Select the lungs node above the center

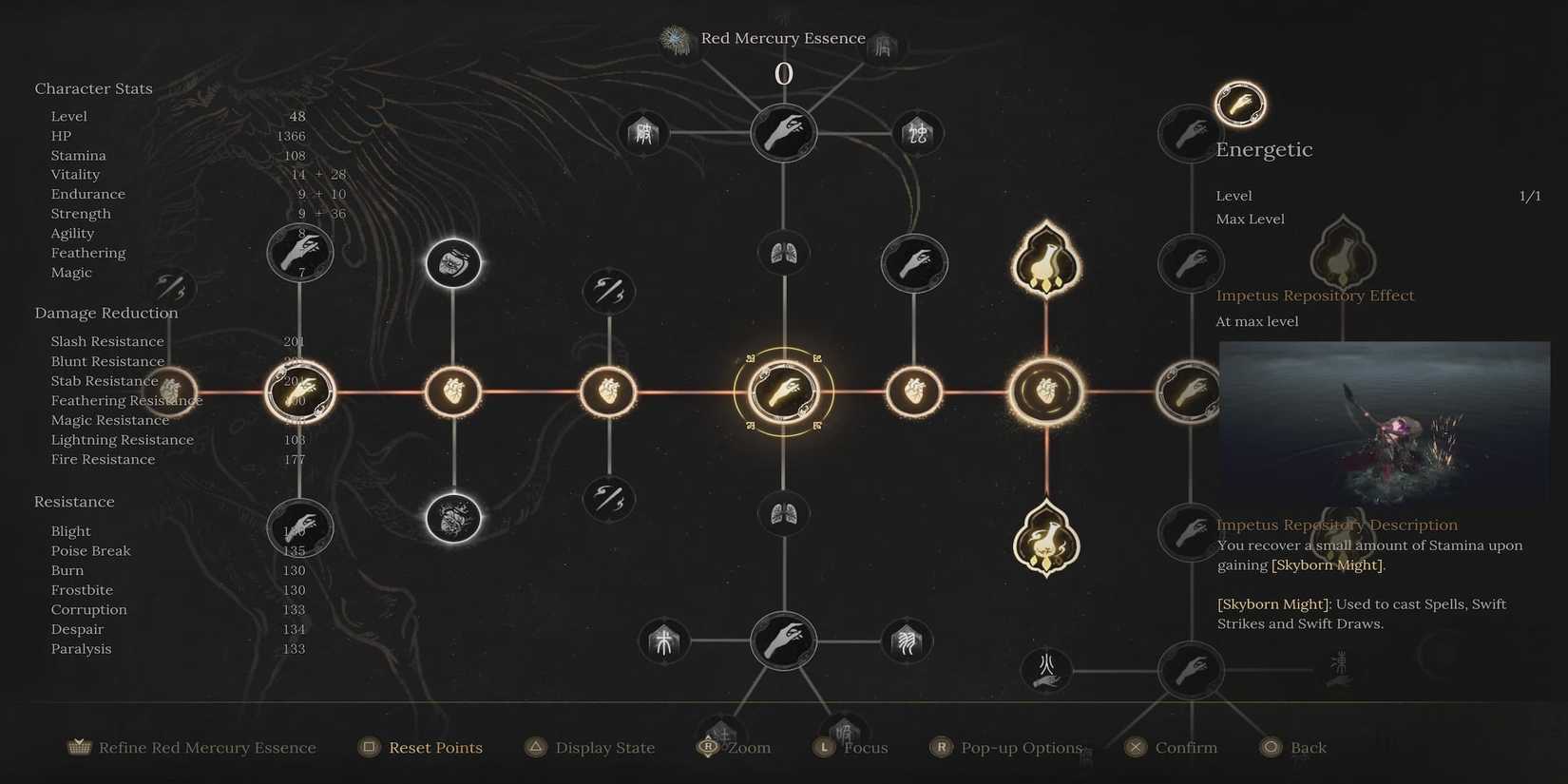[784, 252]
